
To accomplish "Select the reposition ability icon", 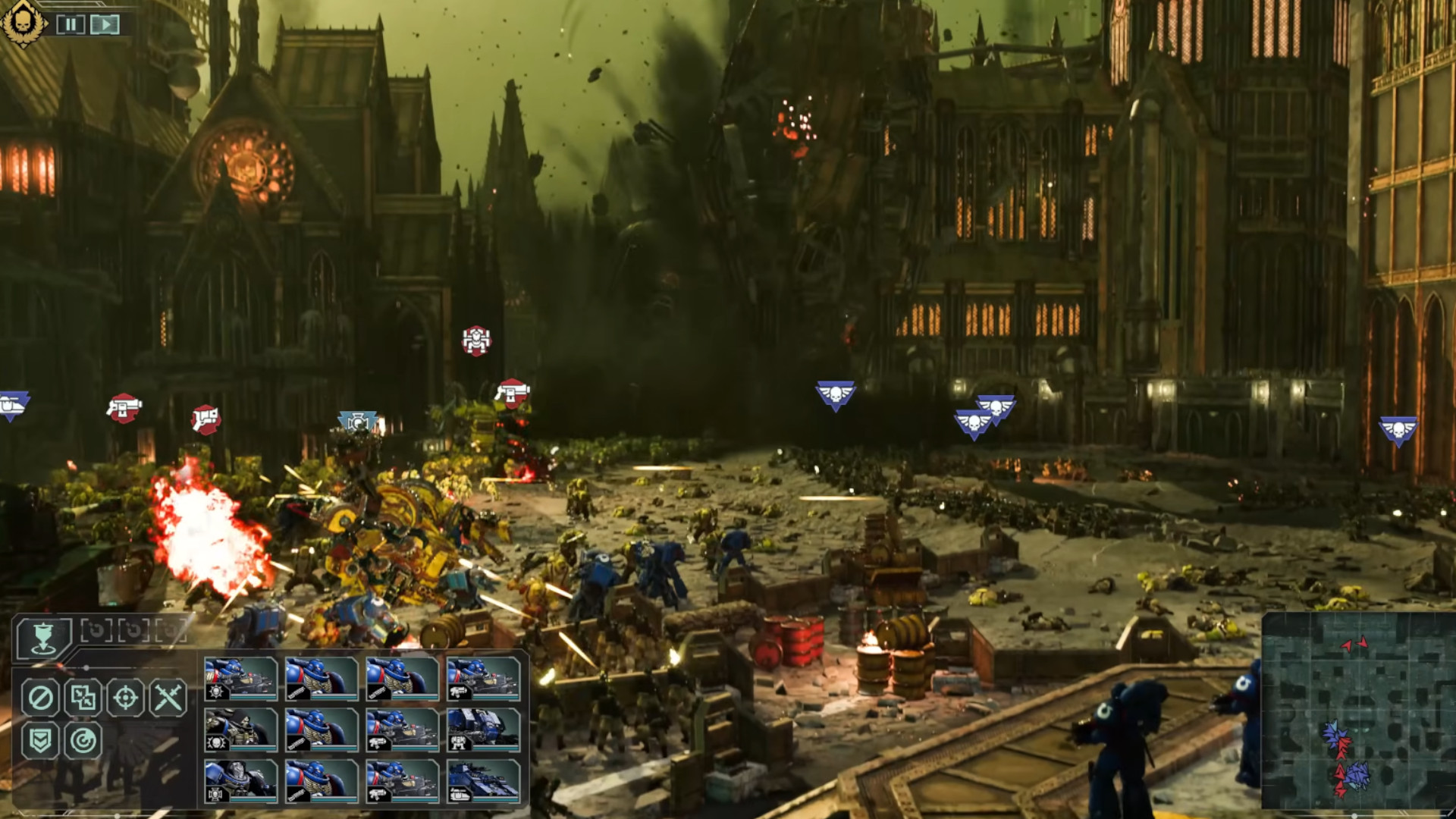I will pyautogui.click(x=83, y=698).
